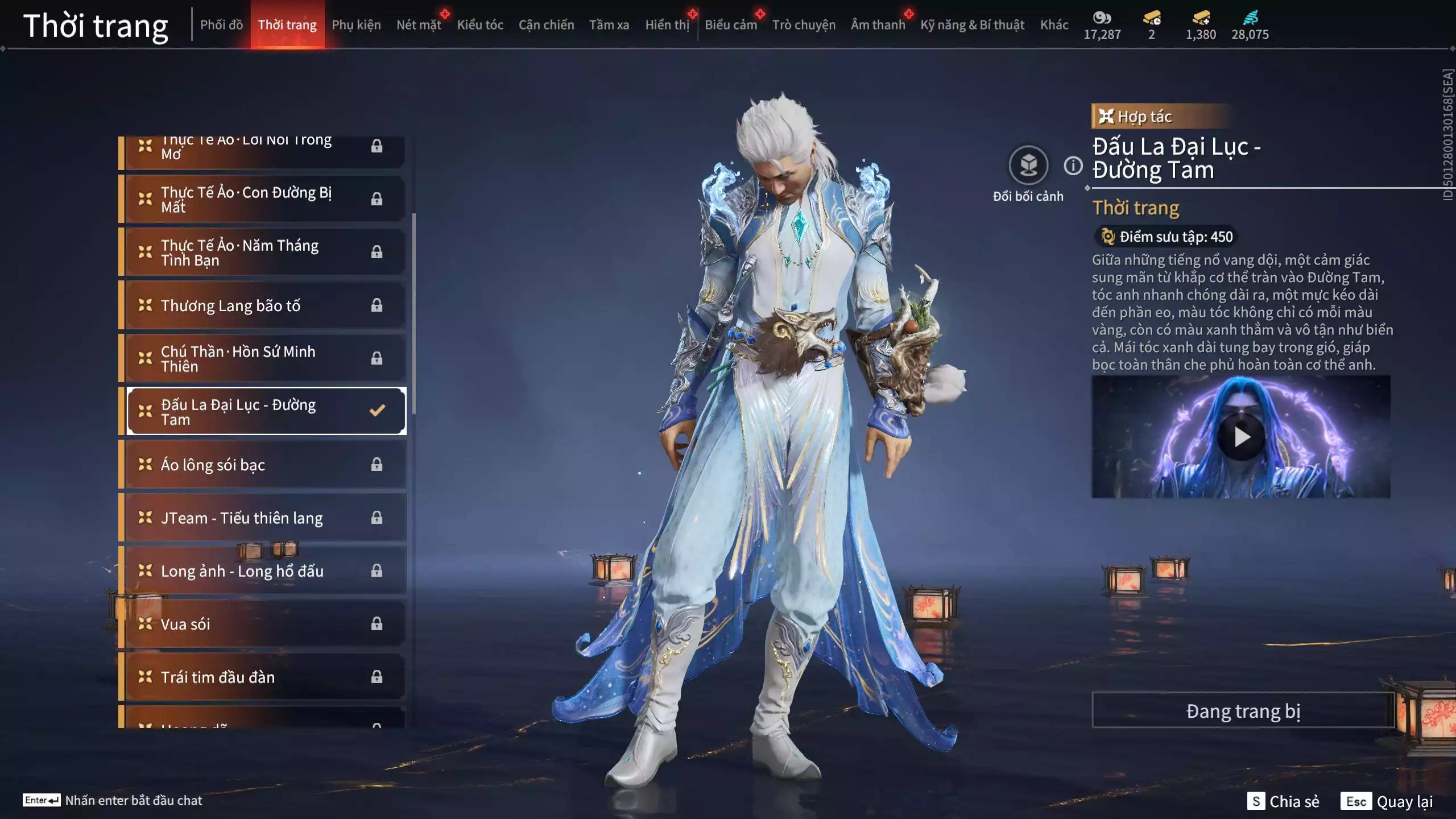Screen dimensions: 1456x819
Task: Open the Cận chiến category
Action: tap(546, 25)
